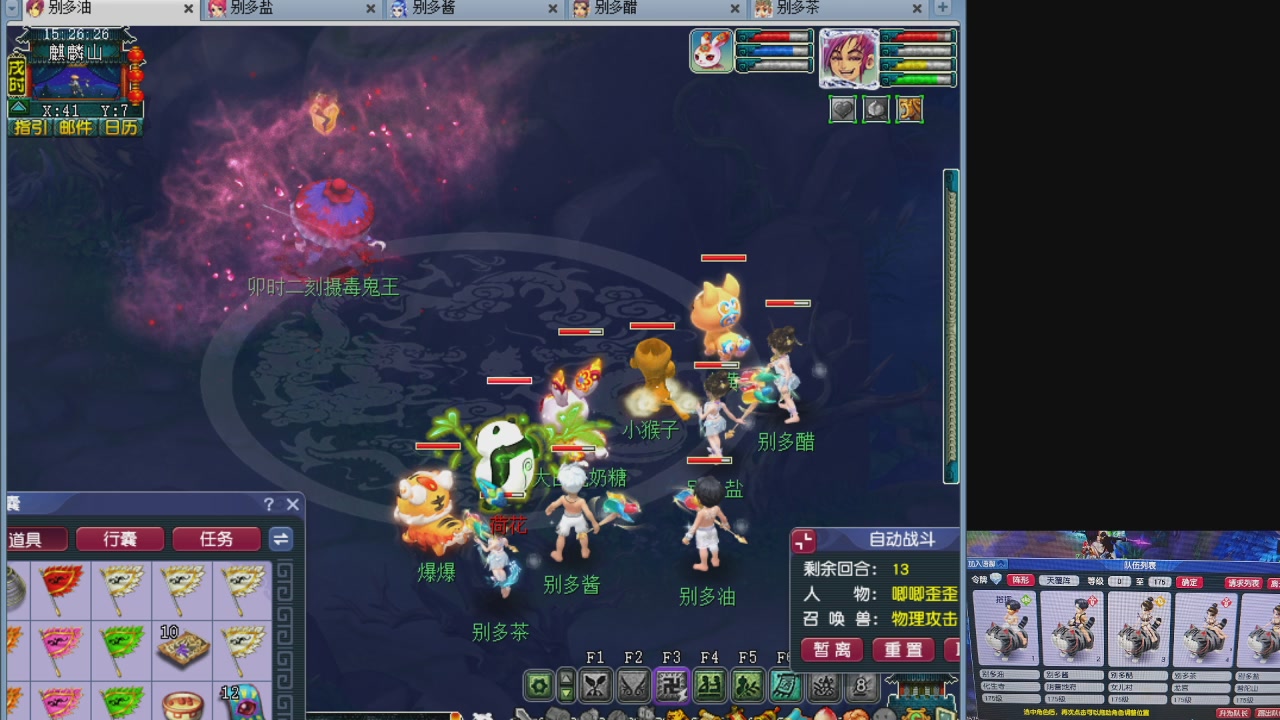
Task: Switch to the 行囊 tab in the inventory window
Action: [x=120, y=539]
